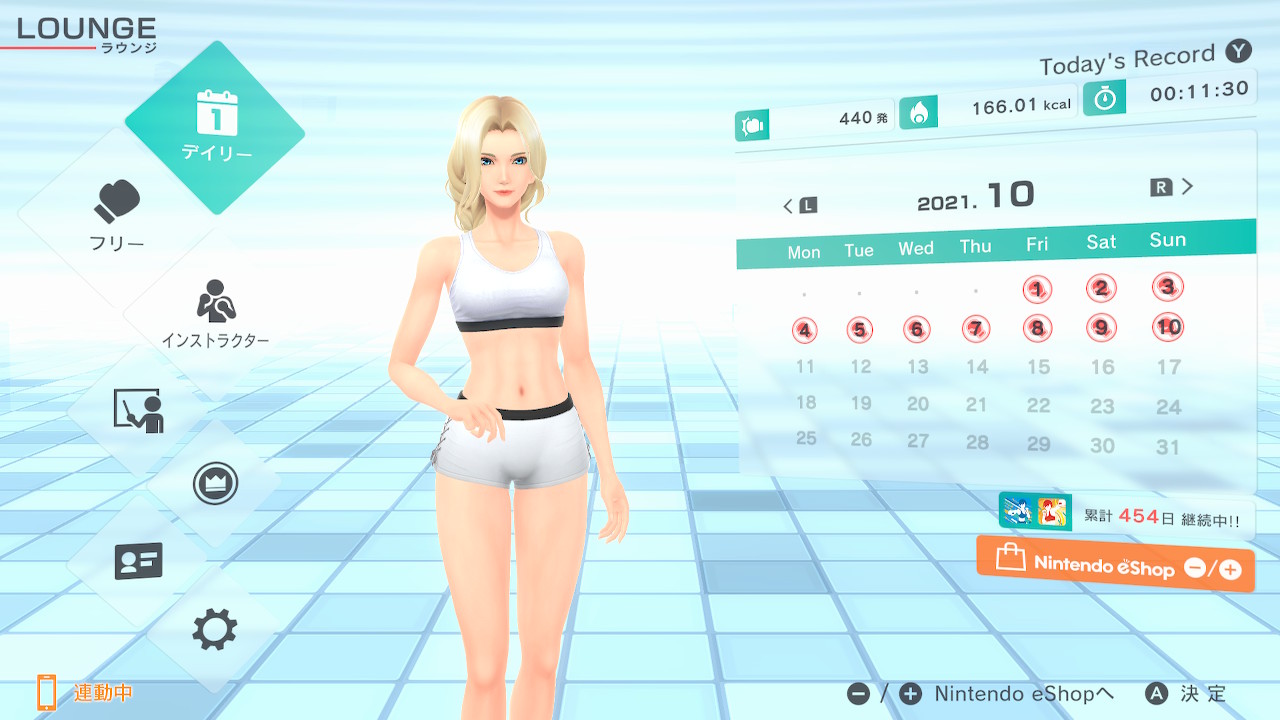Open the whiteboard tutorial menu tile
Image resolution: width=1280 pixels, height=720 pixels.
pos(138,410)
